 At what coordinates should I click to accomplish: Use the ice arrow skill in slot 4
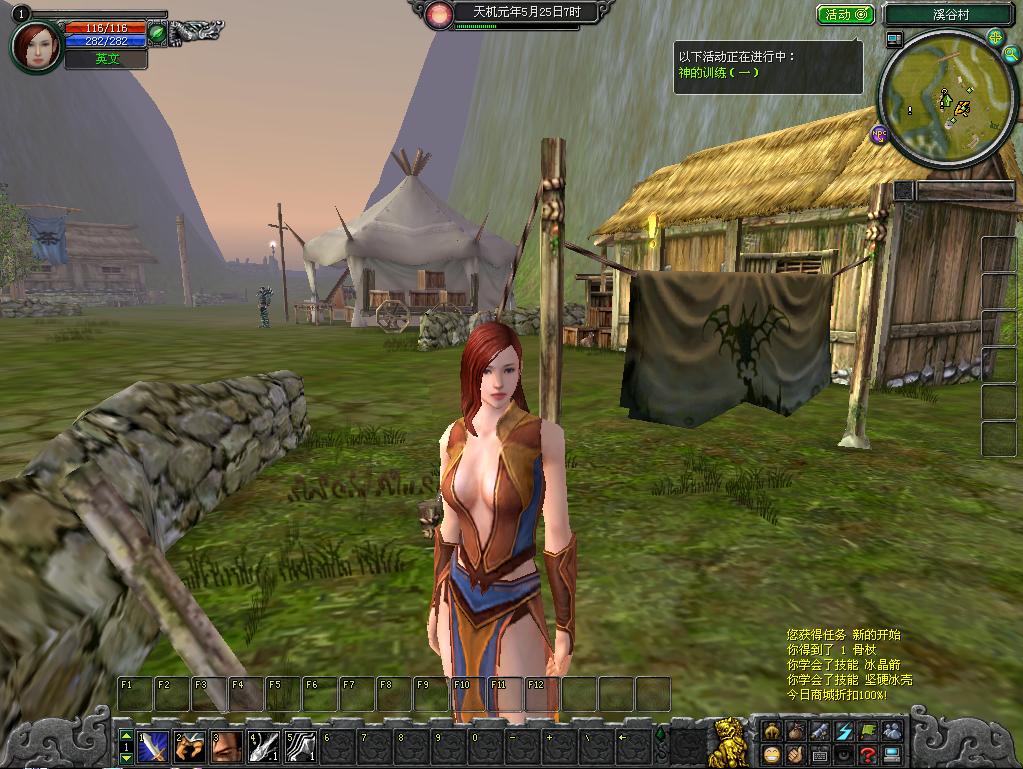tap(264, 746)
